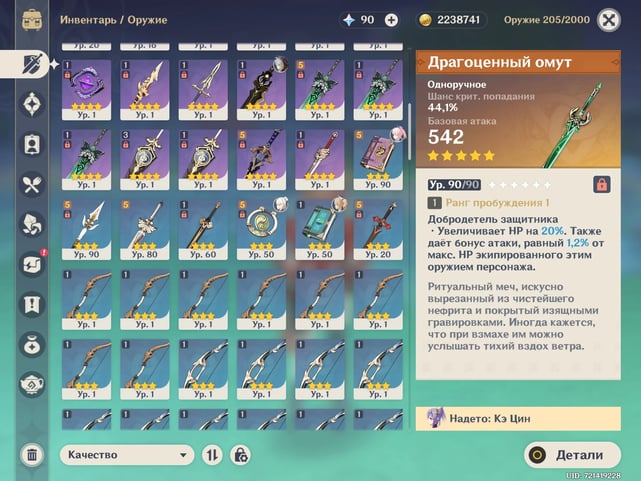Add primogems with the plus button
Image resolution: width=641 pixels, height=481 pixels.
click(391, 20)
